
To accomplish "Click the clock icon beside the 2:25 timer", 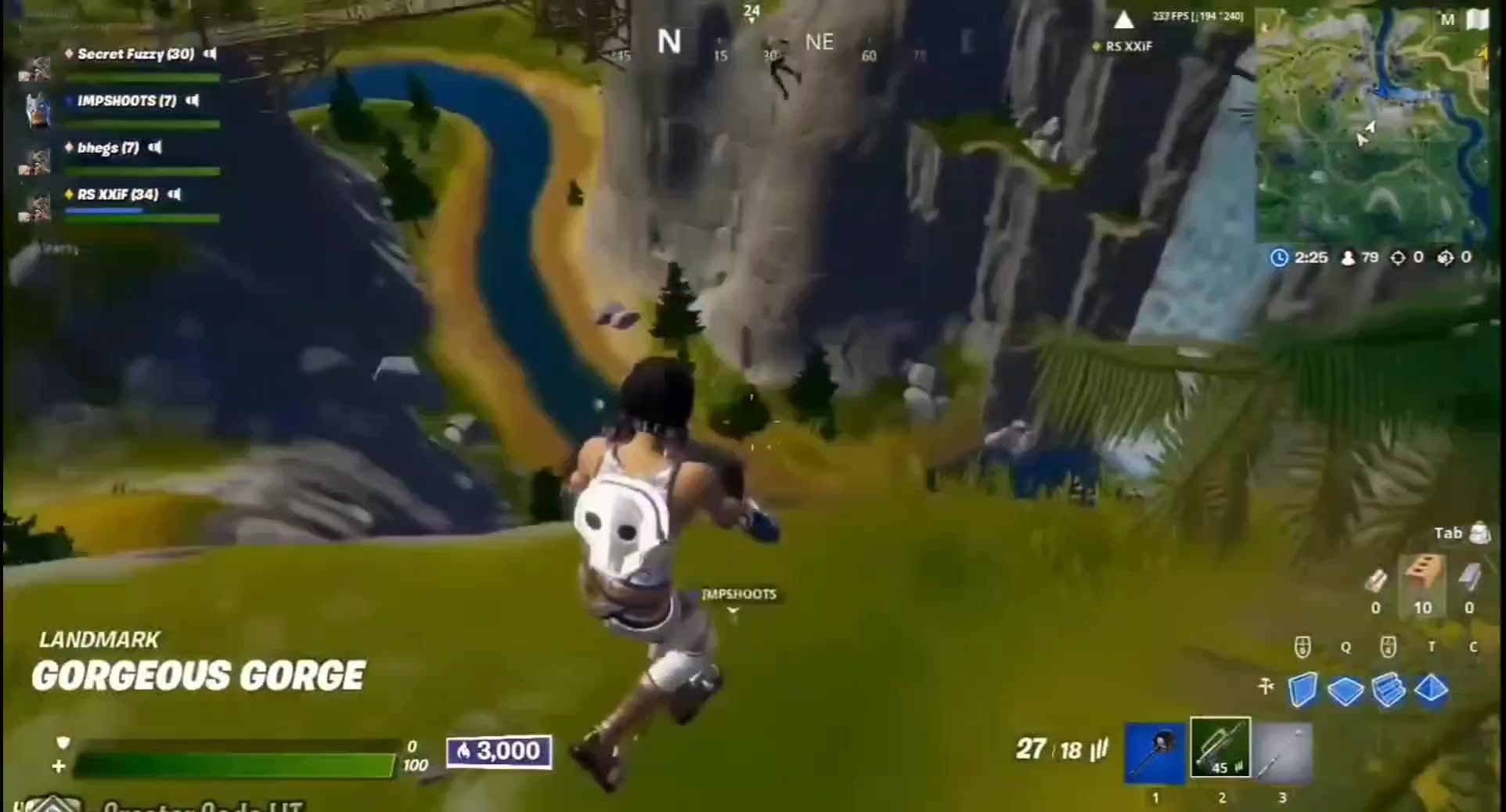I will pos(1280,257).
